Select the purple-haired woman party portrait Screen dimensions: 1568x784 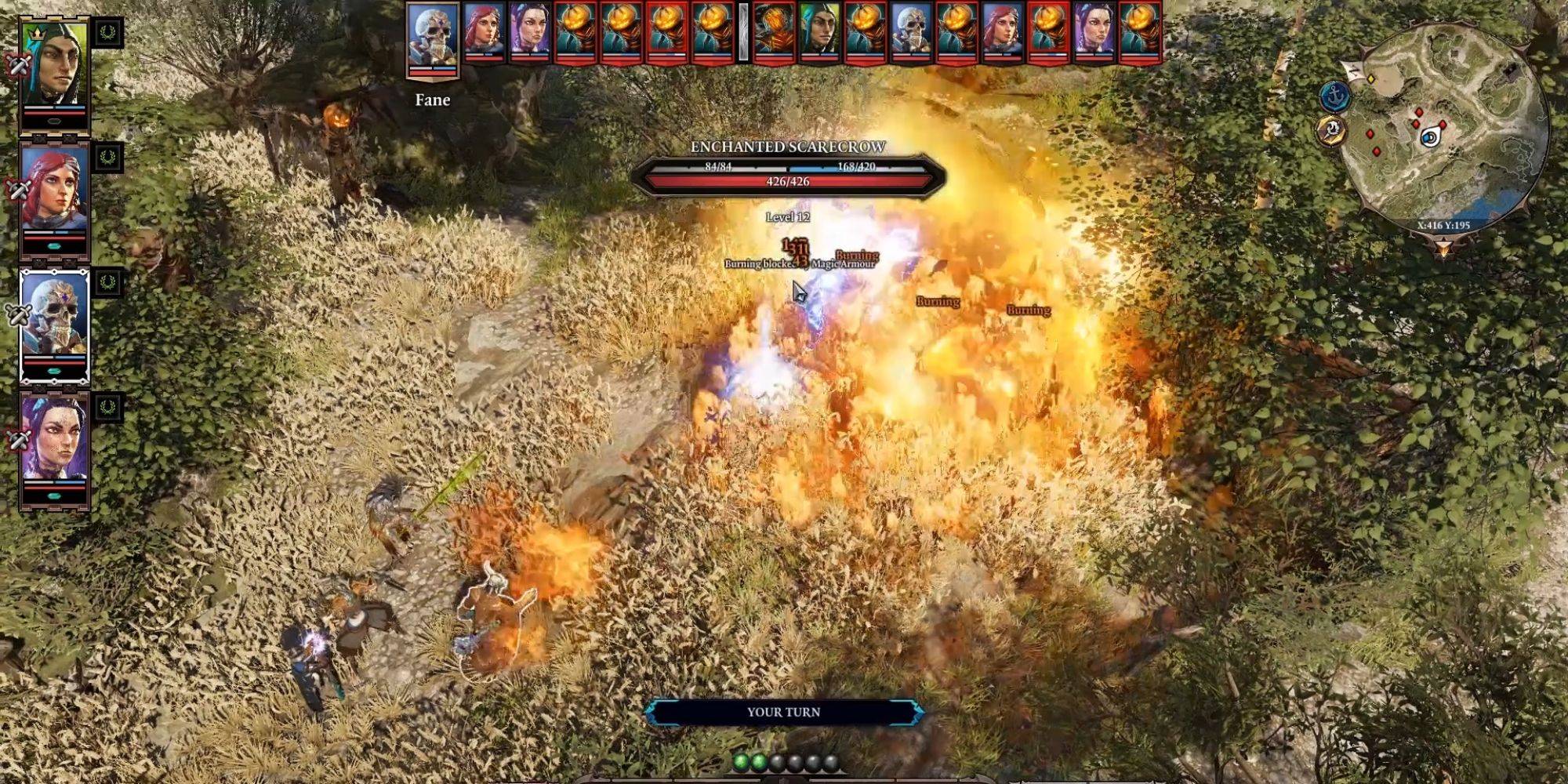click(53, 444)
